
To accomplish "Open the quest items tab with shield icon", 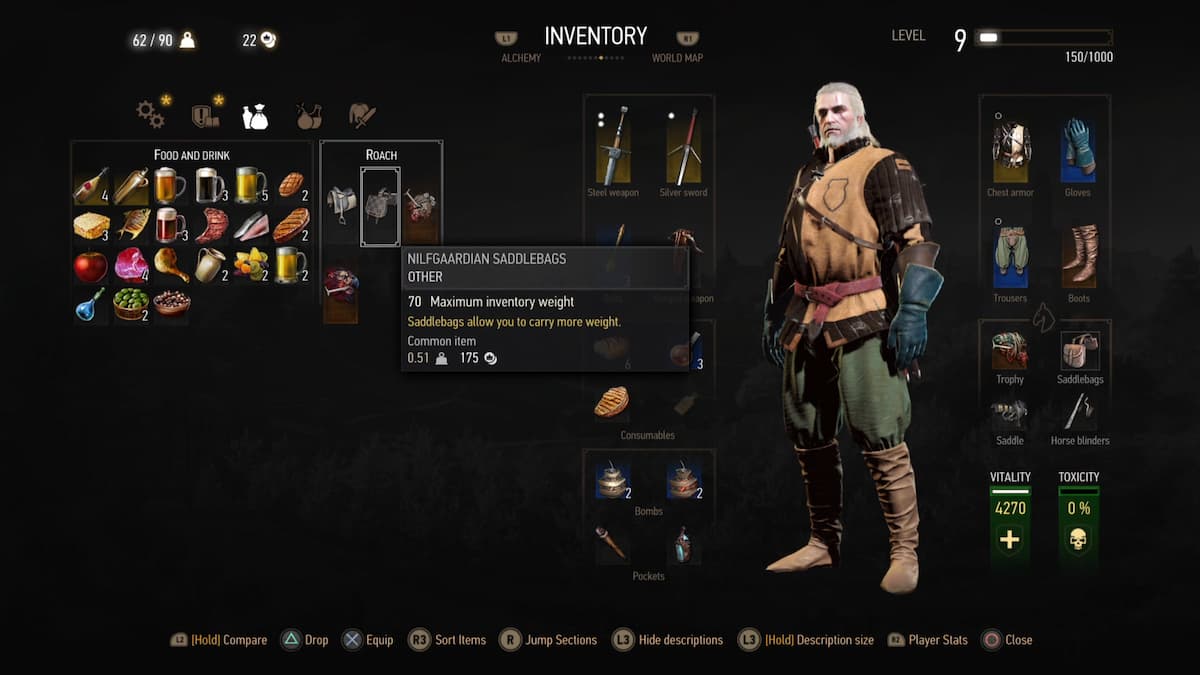I will click(205, 115).
